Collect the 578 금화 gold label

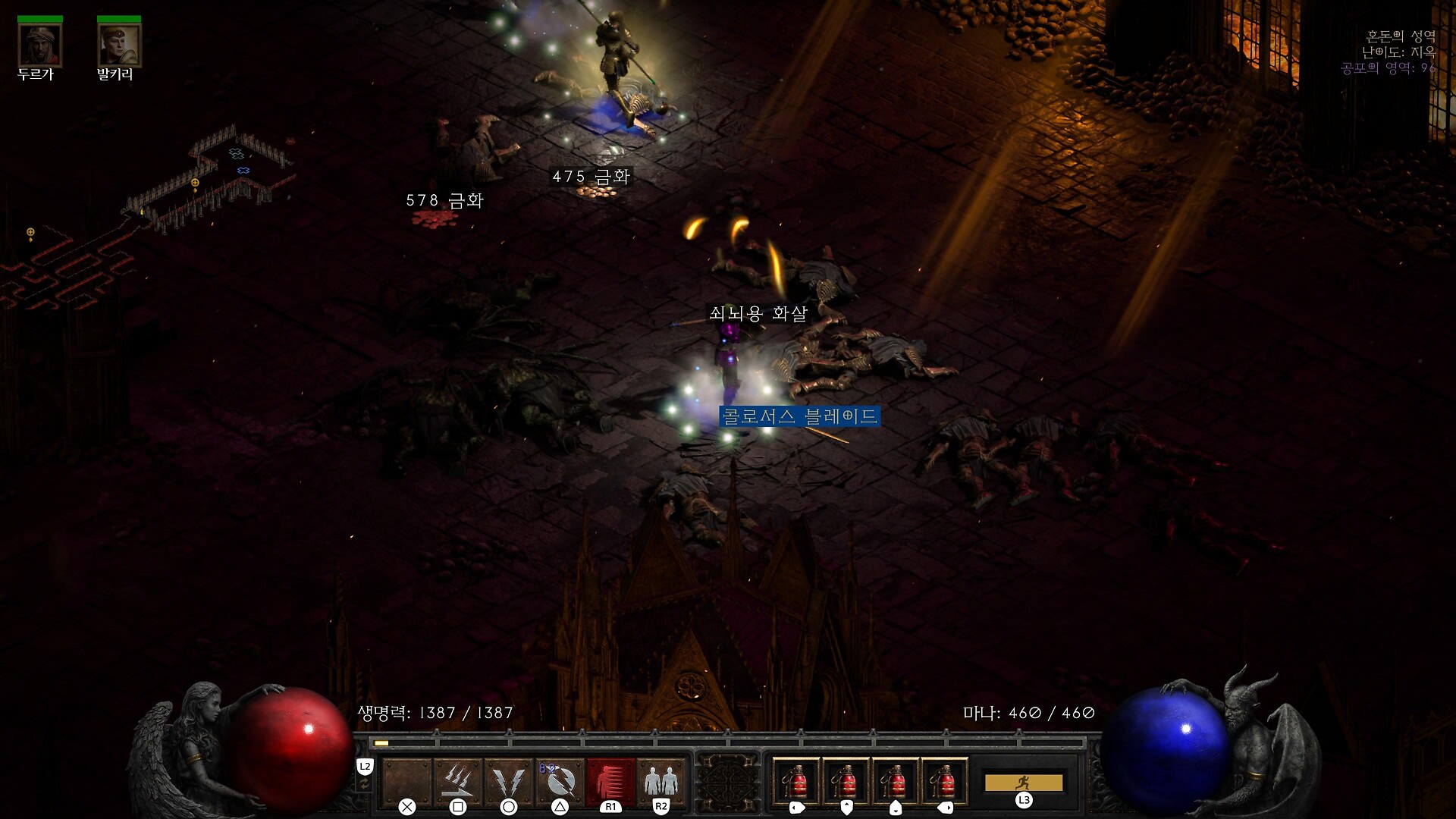tap(444, 200)
